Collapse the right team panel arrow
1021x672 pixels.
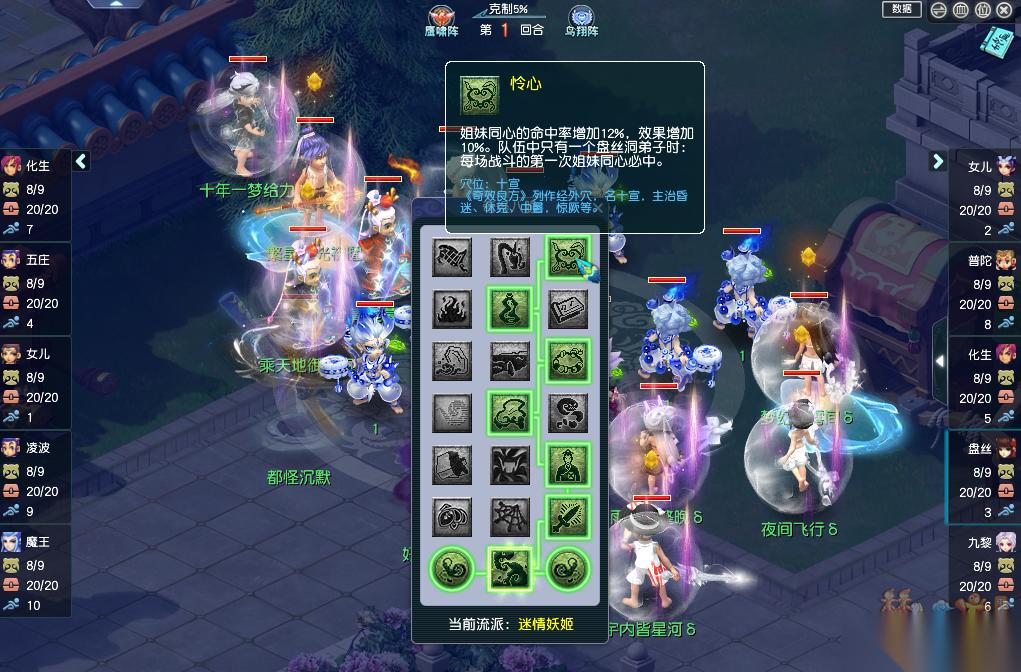[x=937, y=161]
